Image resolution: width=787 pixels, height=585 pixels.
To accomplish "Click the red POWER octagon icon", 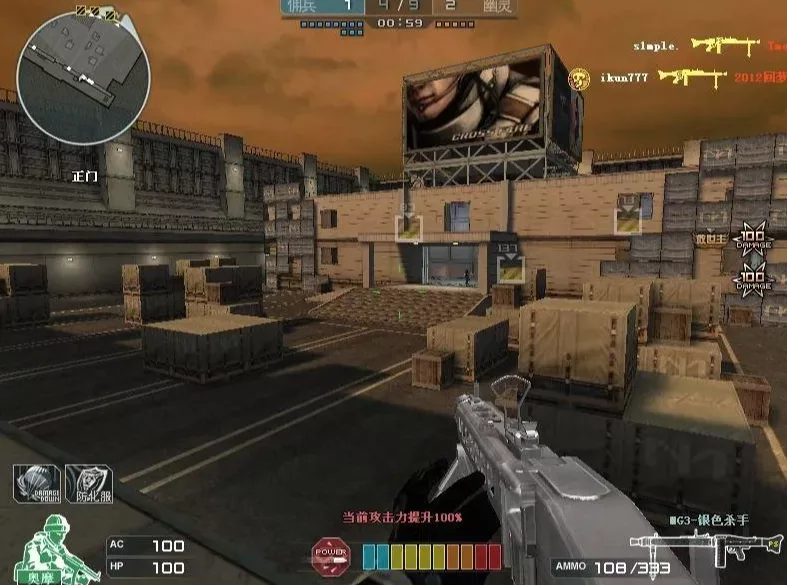I will click(329, 554).
